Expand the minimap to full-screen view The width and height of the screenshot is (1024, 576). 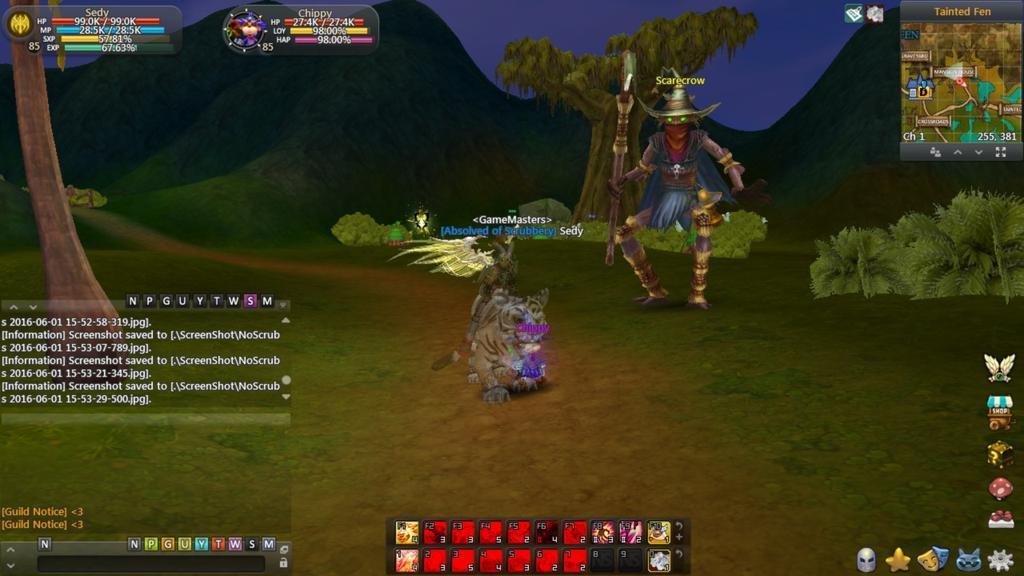[1000, 152]
